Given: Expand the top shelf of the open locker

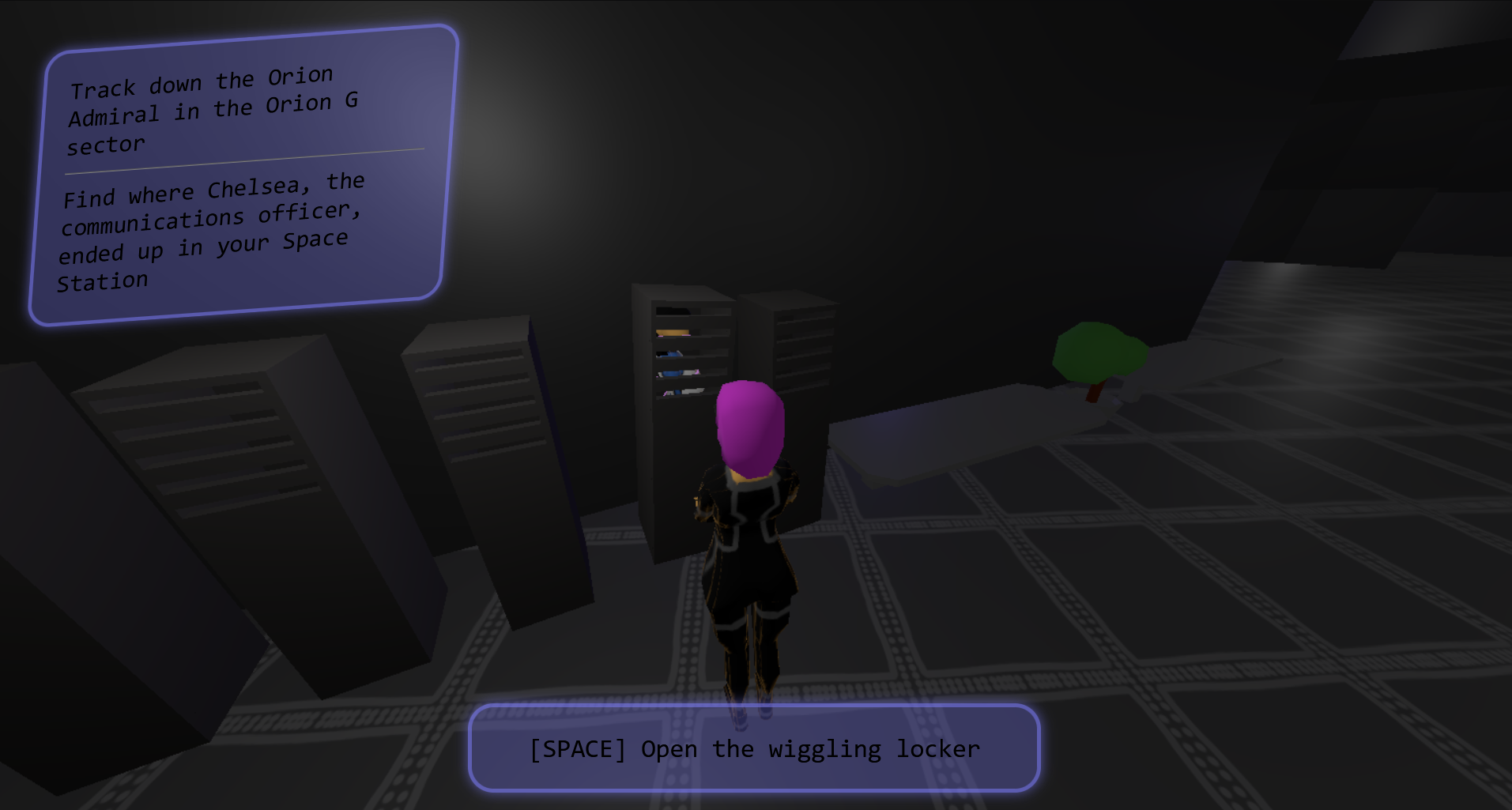Looking at the screenshot, I should [x=677, y=311].
